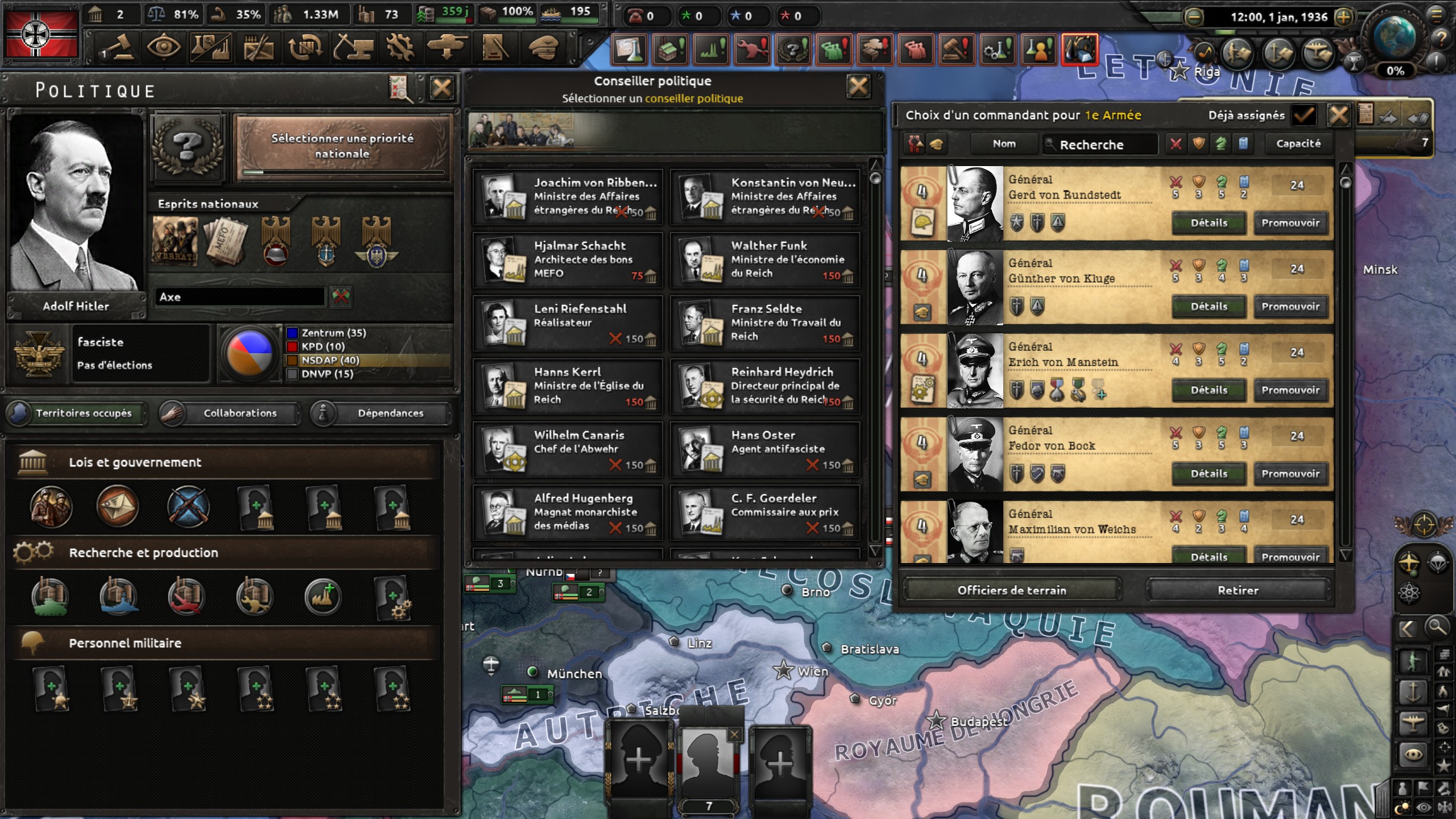Viewport: 1456px width, 819px height.
Task: Pick Walther Funk as advisor
Action: [765, 260]
